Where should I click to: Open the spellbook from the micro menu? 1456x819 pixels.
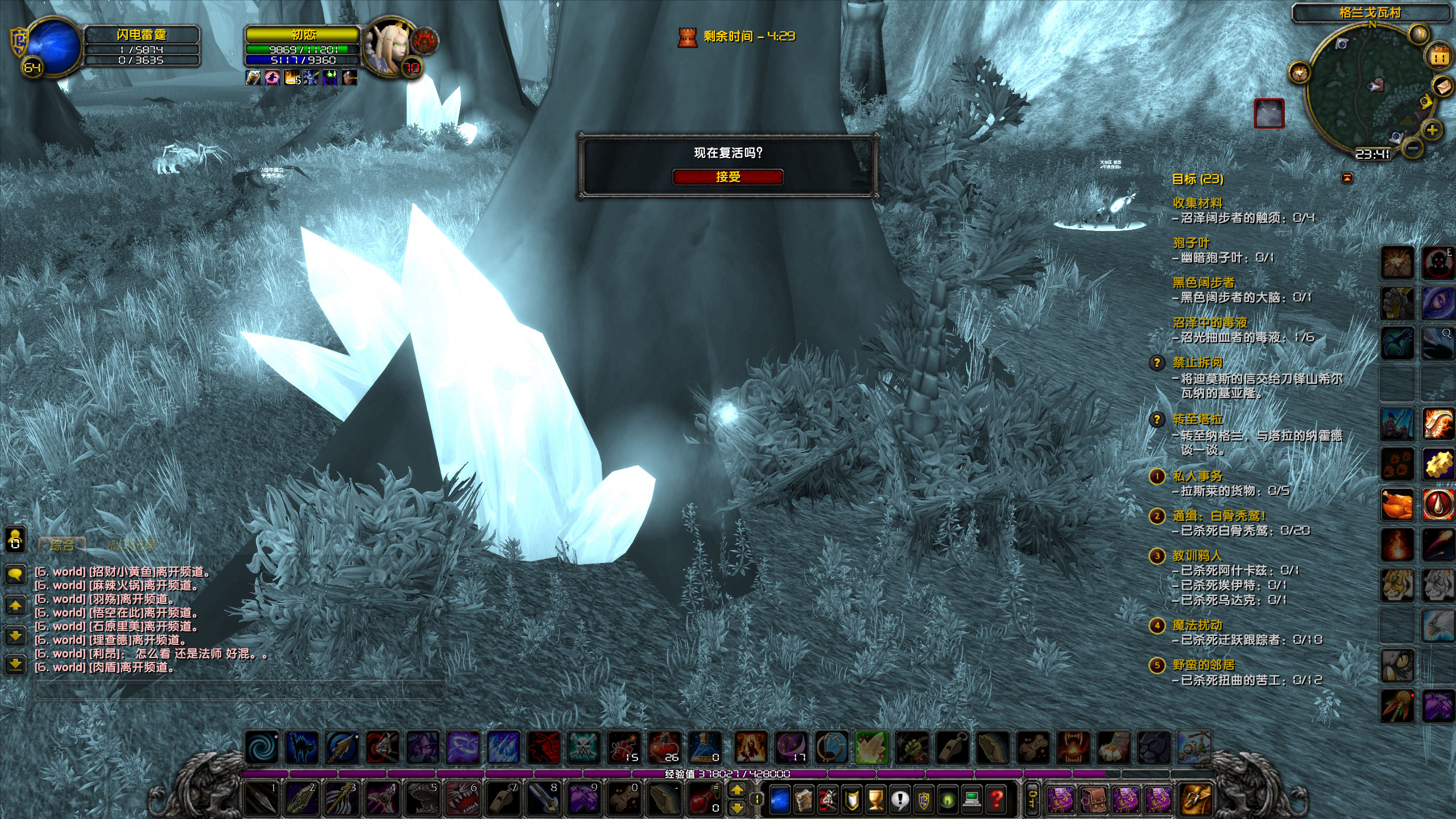[x=804, y=800]
